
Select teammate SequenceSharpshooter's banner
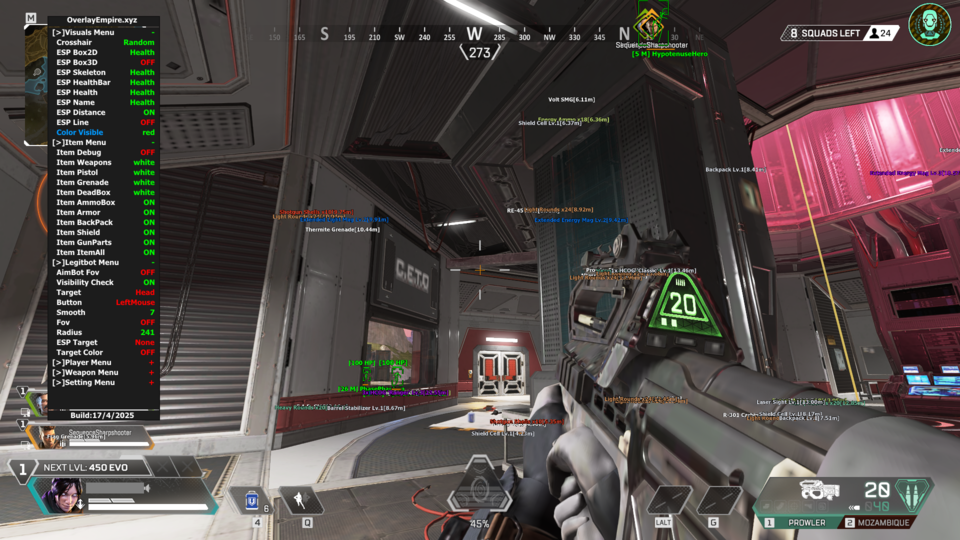click(x=89, y=436)
